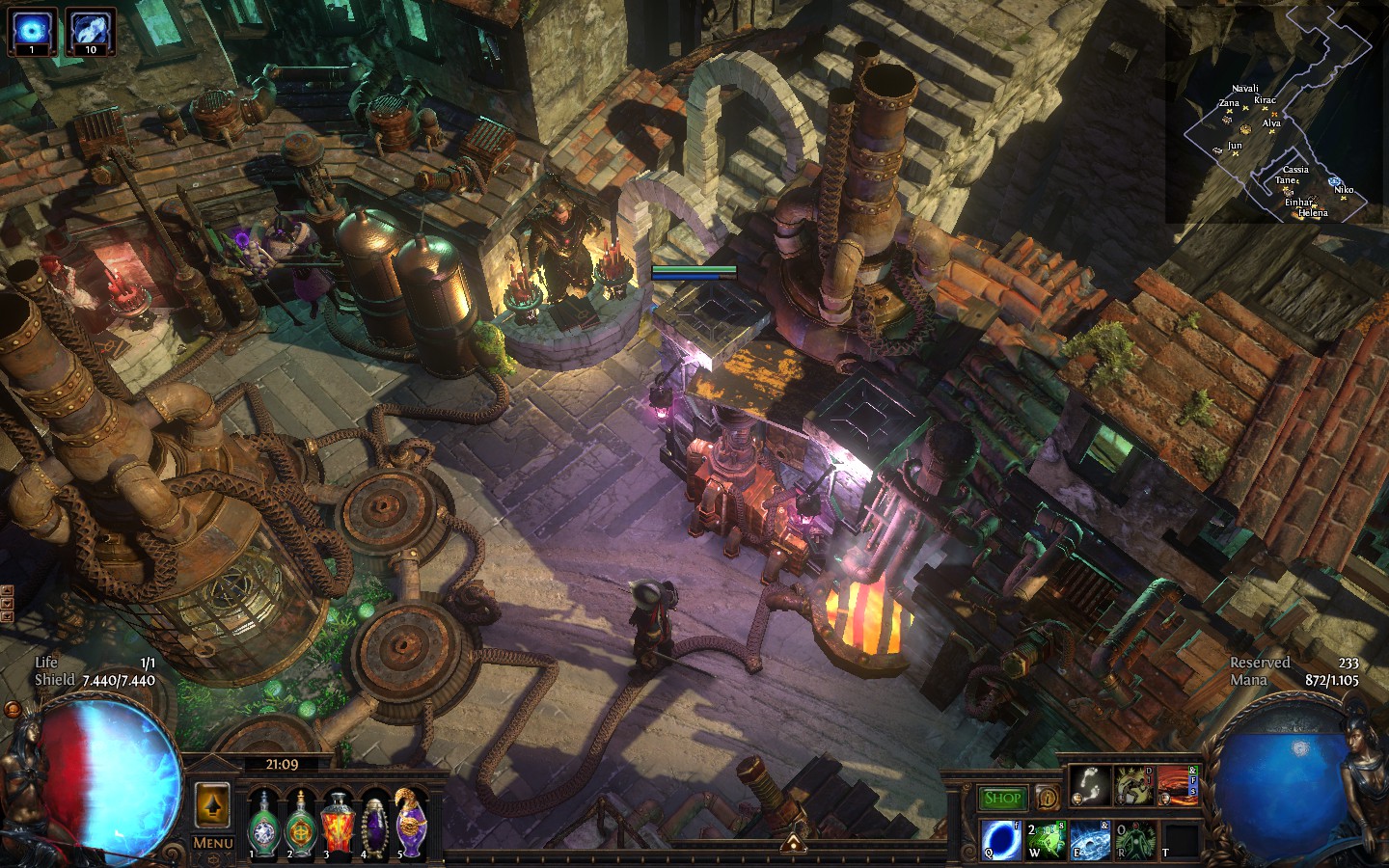Click the Shop button
Viewport: 1389px width, 868px height.
(1003, 797)
